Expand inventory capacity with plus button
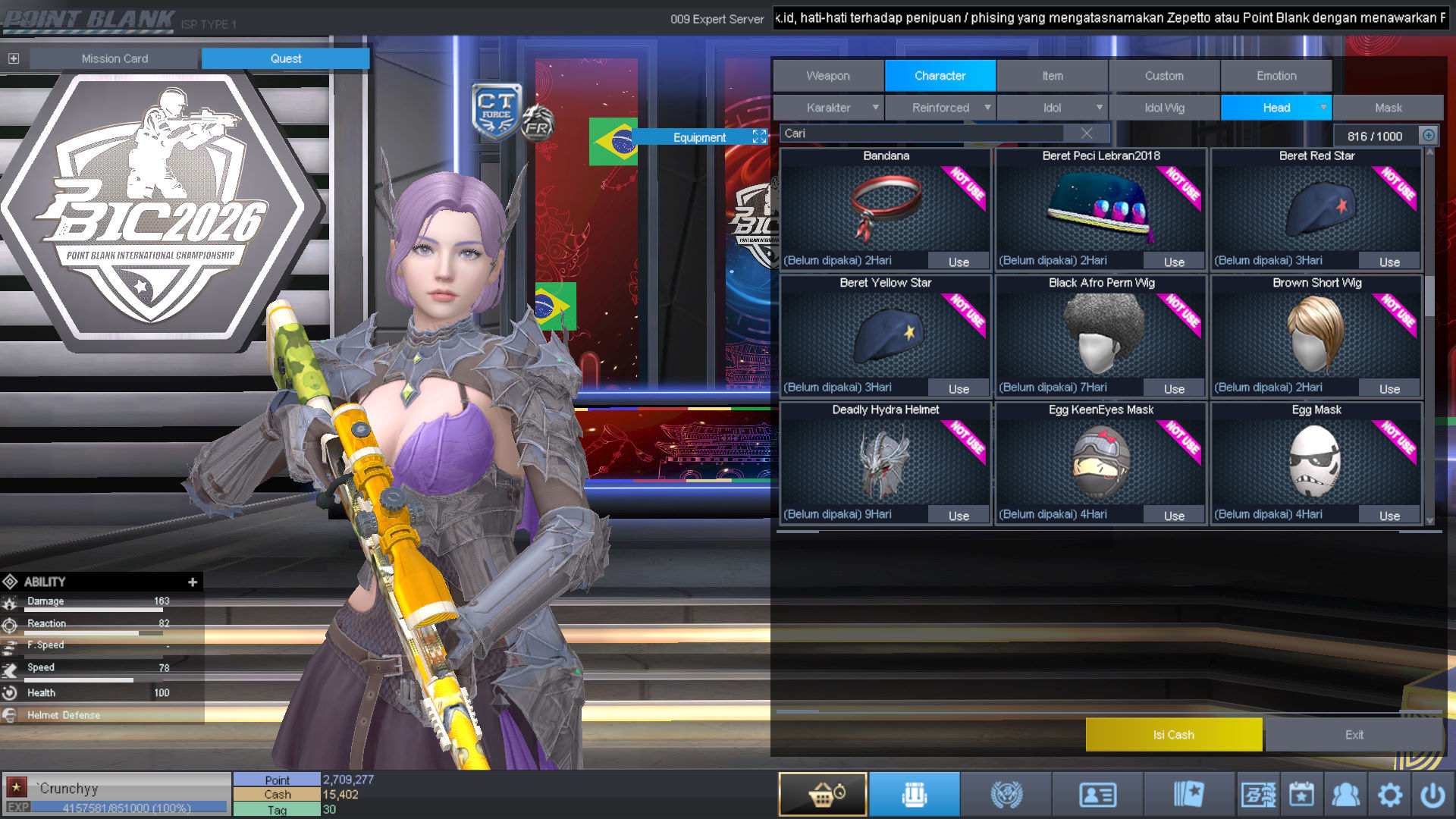 coord(1428,136)
